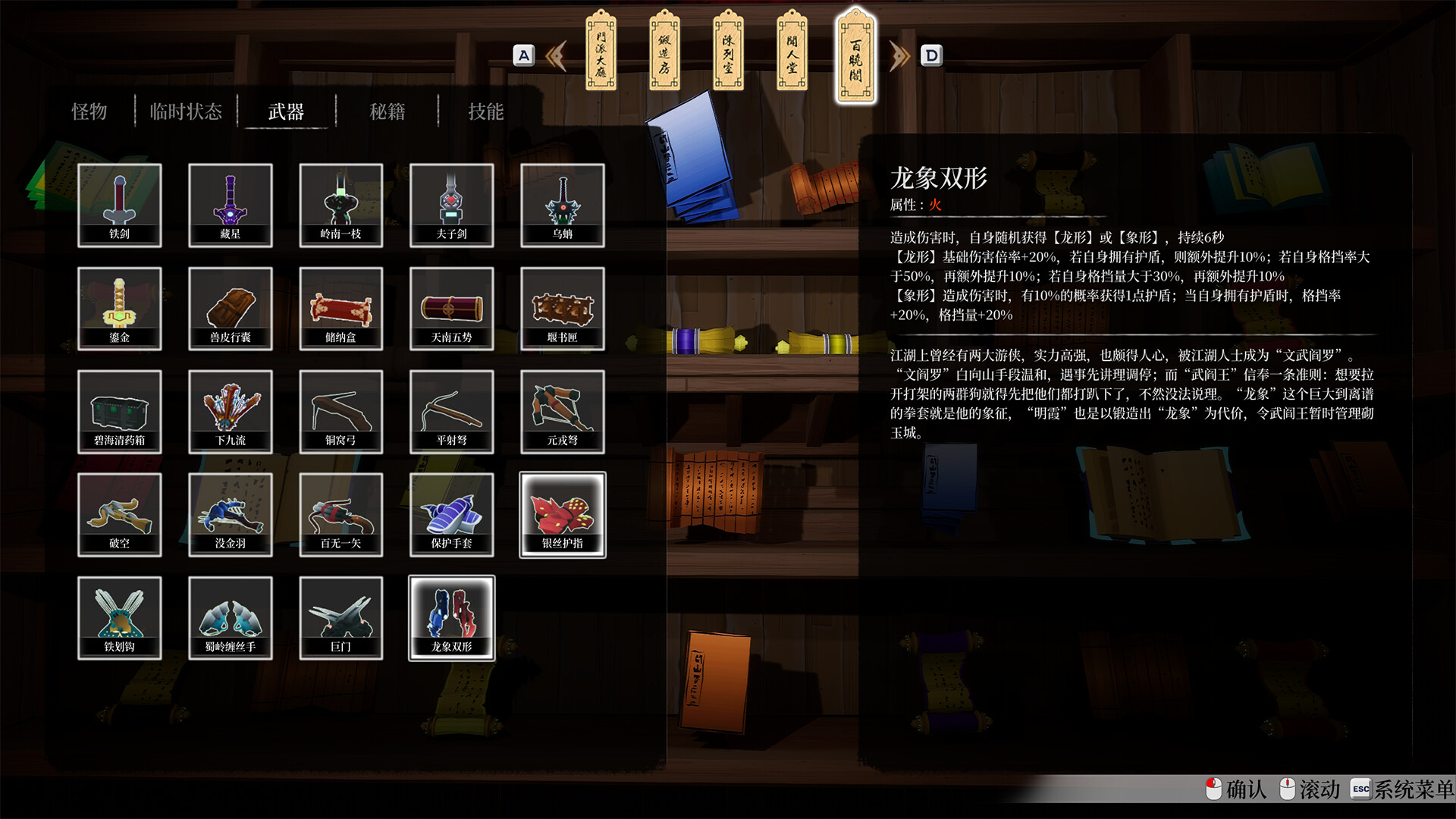The width and height of the screenshot is (1456, 819).
Task: Select the 铁剑 weapon icon
Action: (x=120, y=205)
